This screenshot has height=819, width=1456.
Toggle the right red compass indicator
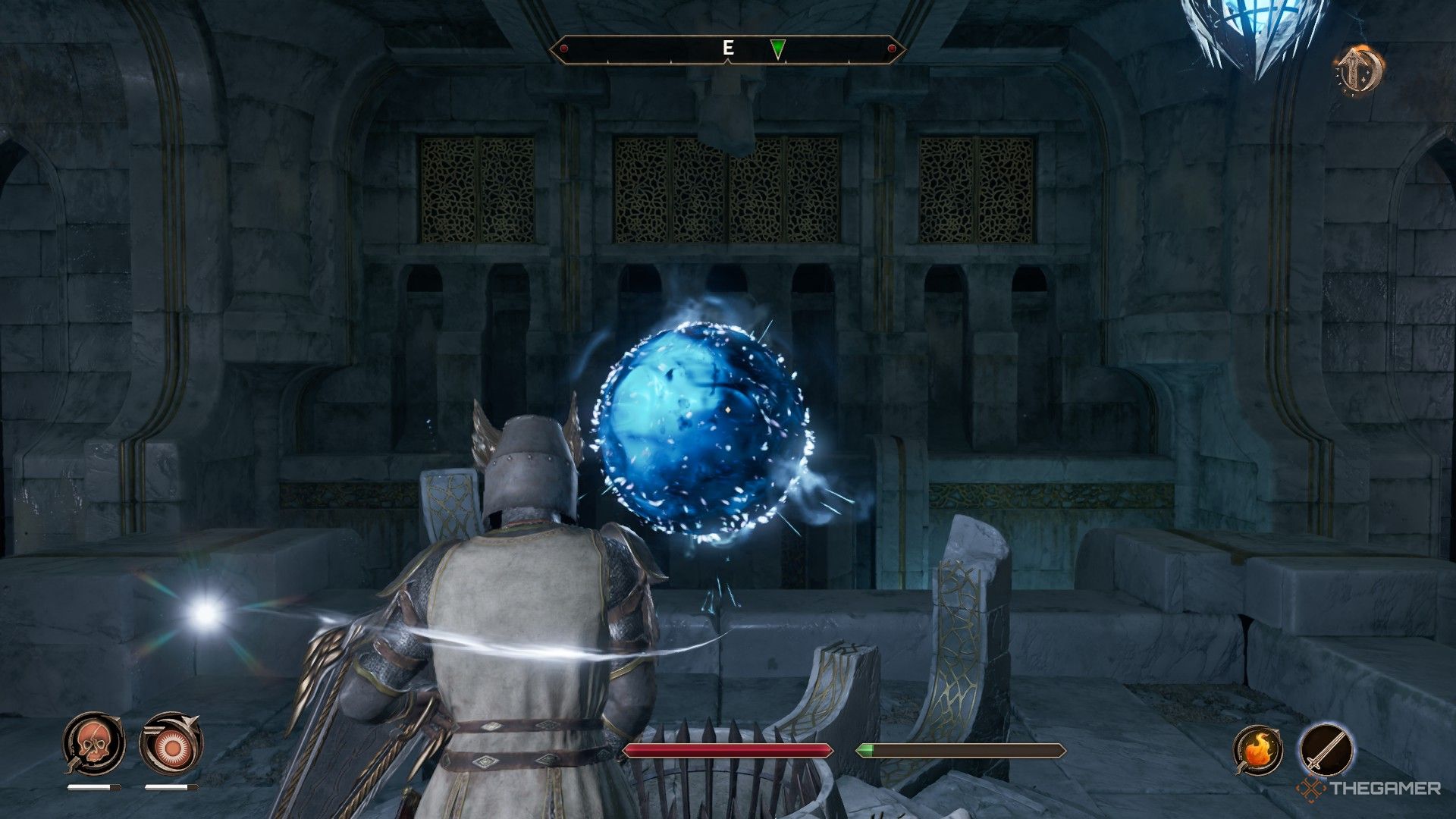(x=892, y=48)
